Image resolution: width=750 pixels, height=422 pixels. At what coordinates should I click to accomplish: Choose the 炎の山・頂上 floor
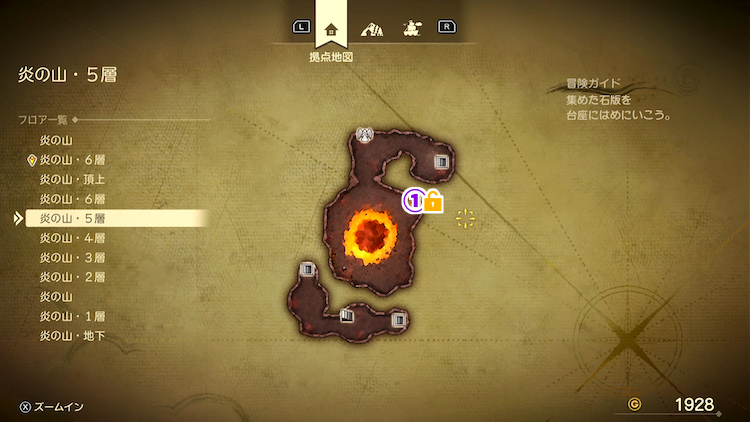[73, 179]
